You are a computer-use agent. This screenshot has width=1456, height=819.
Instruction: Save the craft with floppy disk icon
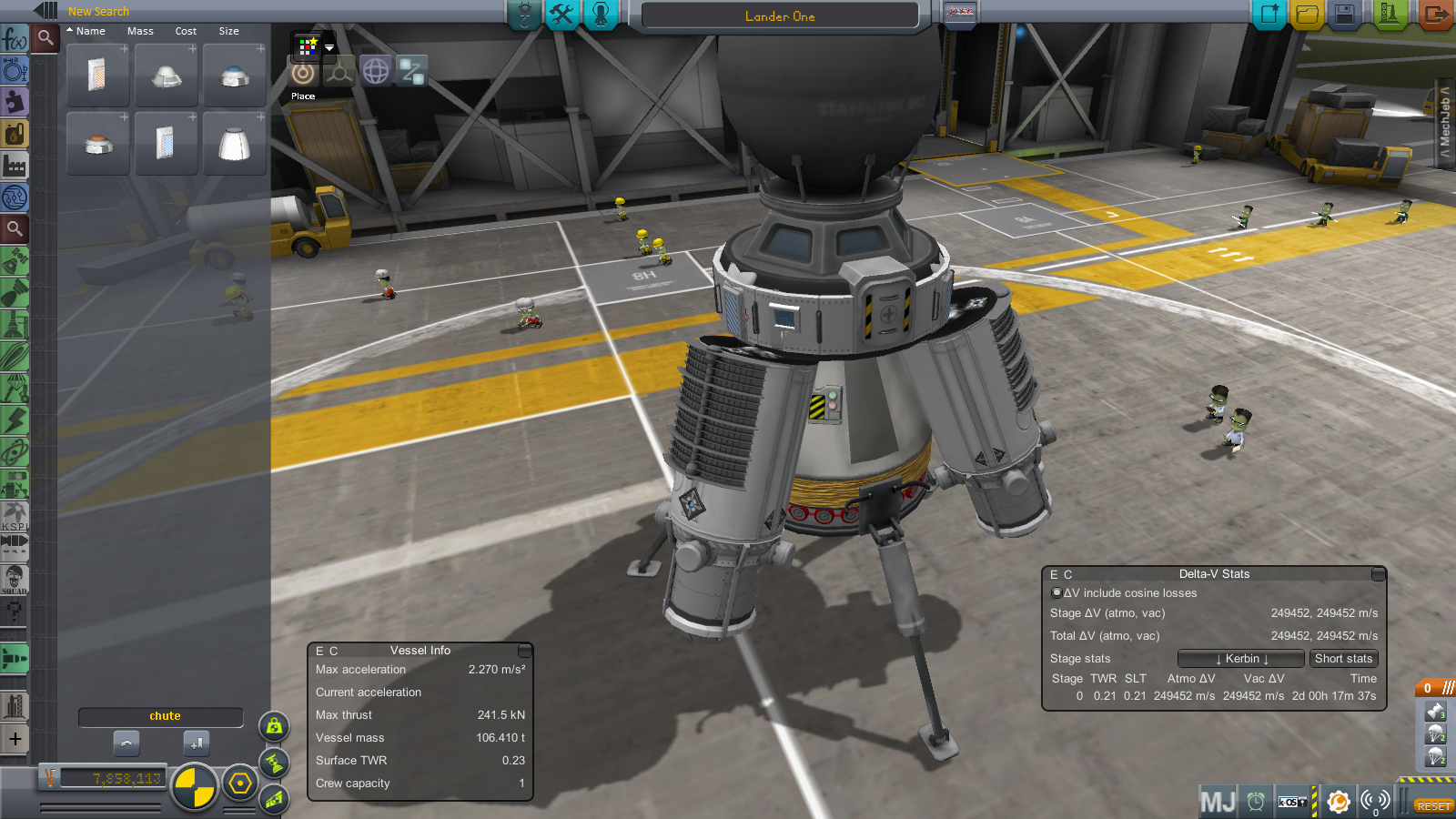pos(1344,15)
